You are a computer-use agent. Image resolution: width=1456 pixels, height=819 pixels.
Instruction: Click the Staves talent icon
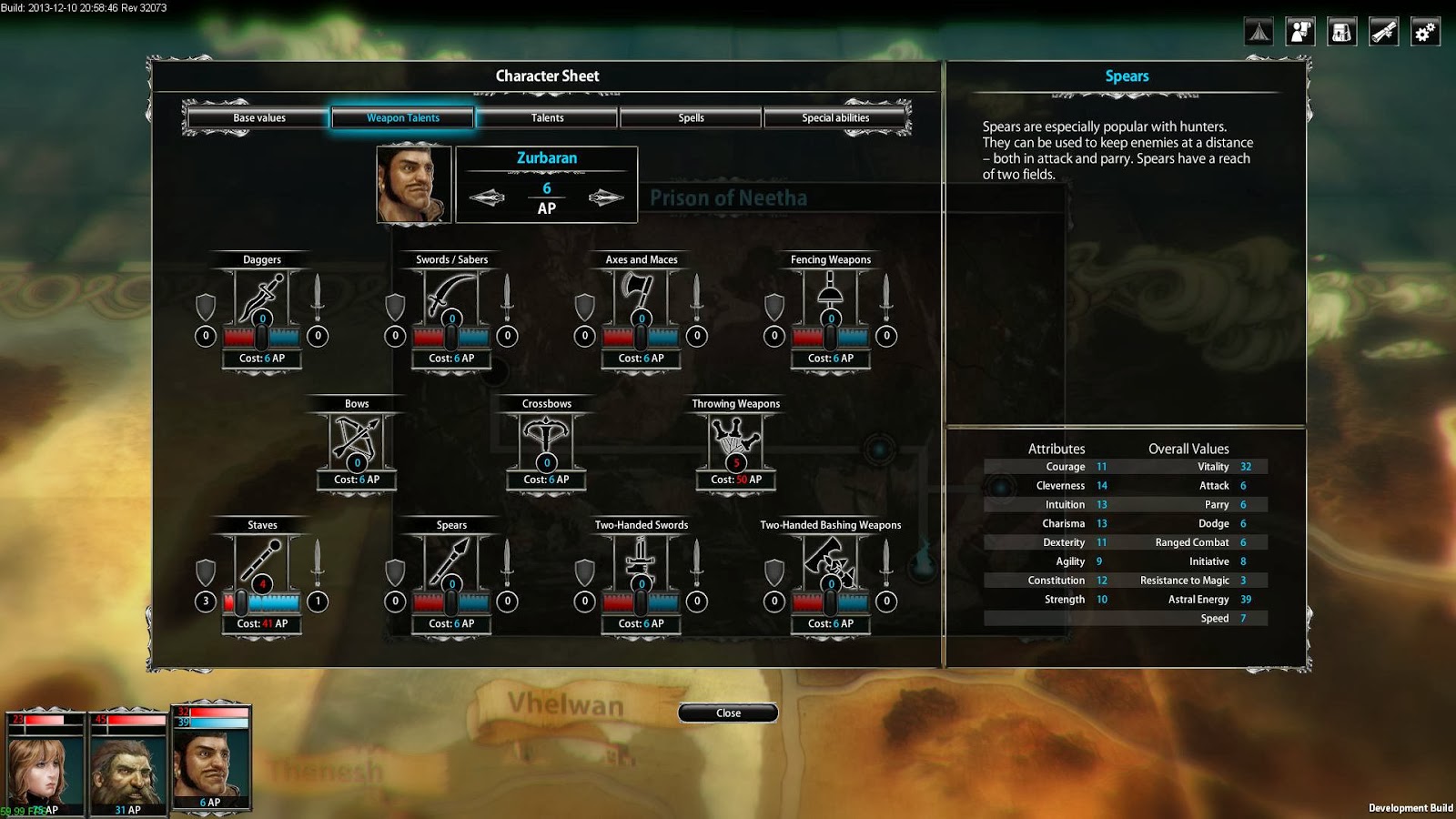[x=262, y=562]
